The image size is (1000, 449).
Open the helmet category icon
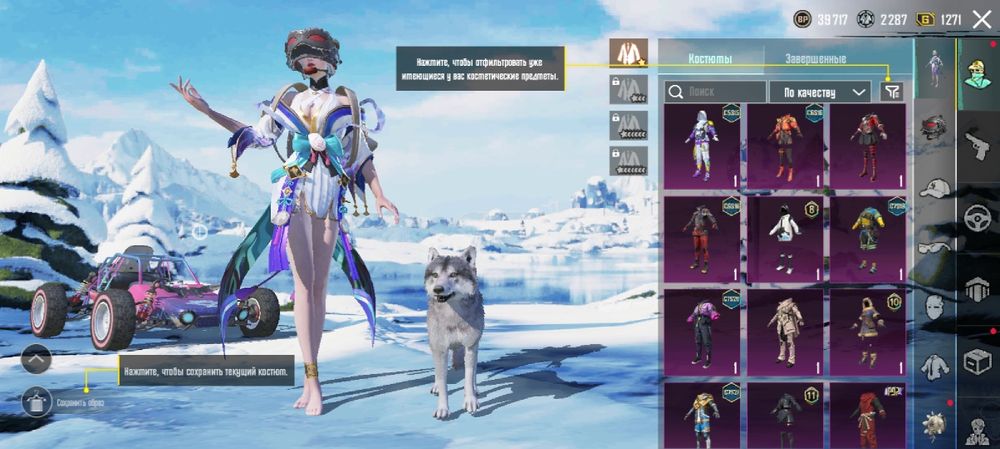[934, 126]
